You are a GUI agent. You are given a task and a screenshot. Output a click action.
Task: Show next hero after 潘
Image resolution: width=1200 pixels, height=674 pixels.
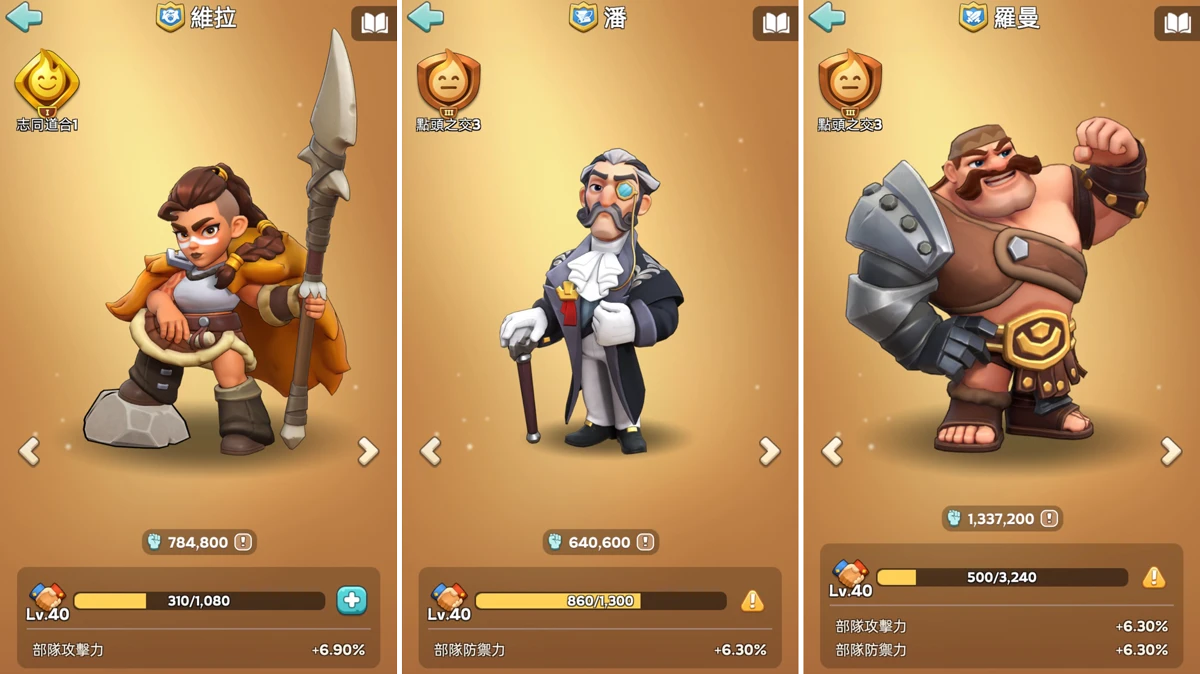click(x=769, y=452)
